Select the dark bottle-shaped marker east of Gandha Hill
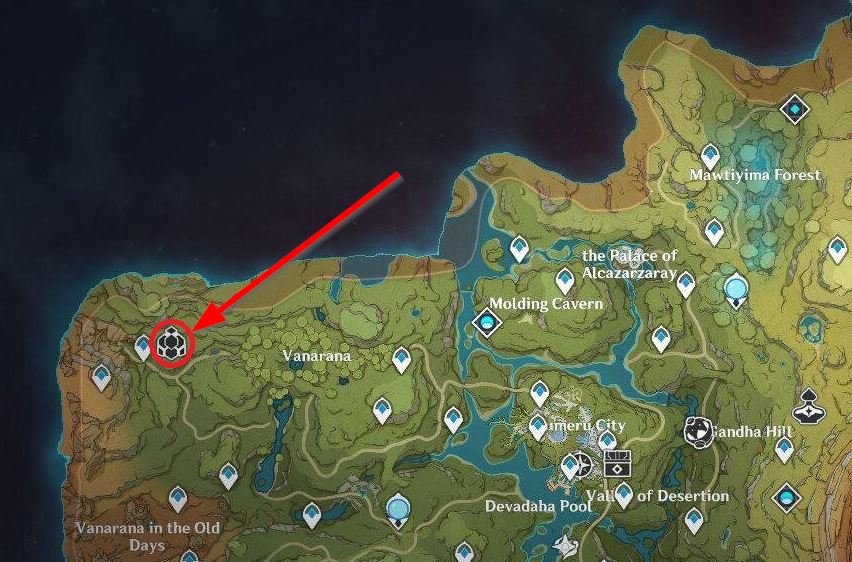Viewport: 852px width, 562px height. pyautogui.click(x=807, y=411)
